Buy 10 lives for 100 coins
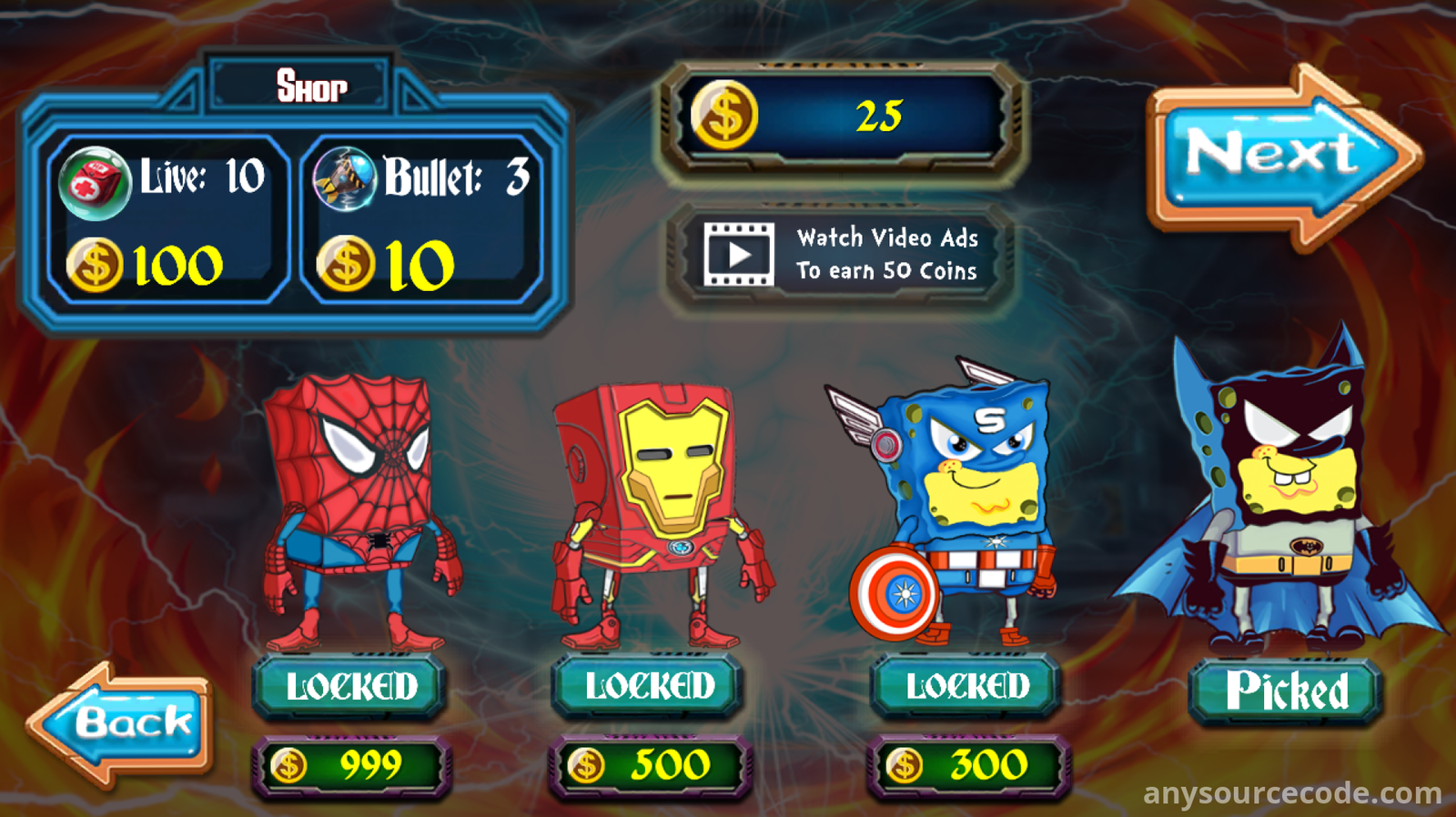 [167, 221]
